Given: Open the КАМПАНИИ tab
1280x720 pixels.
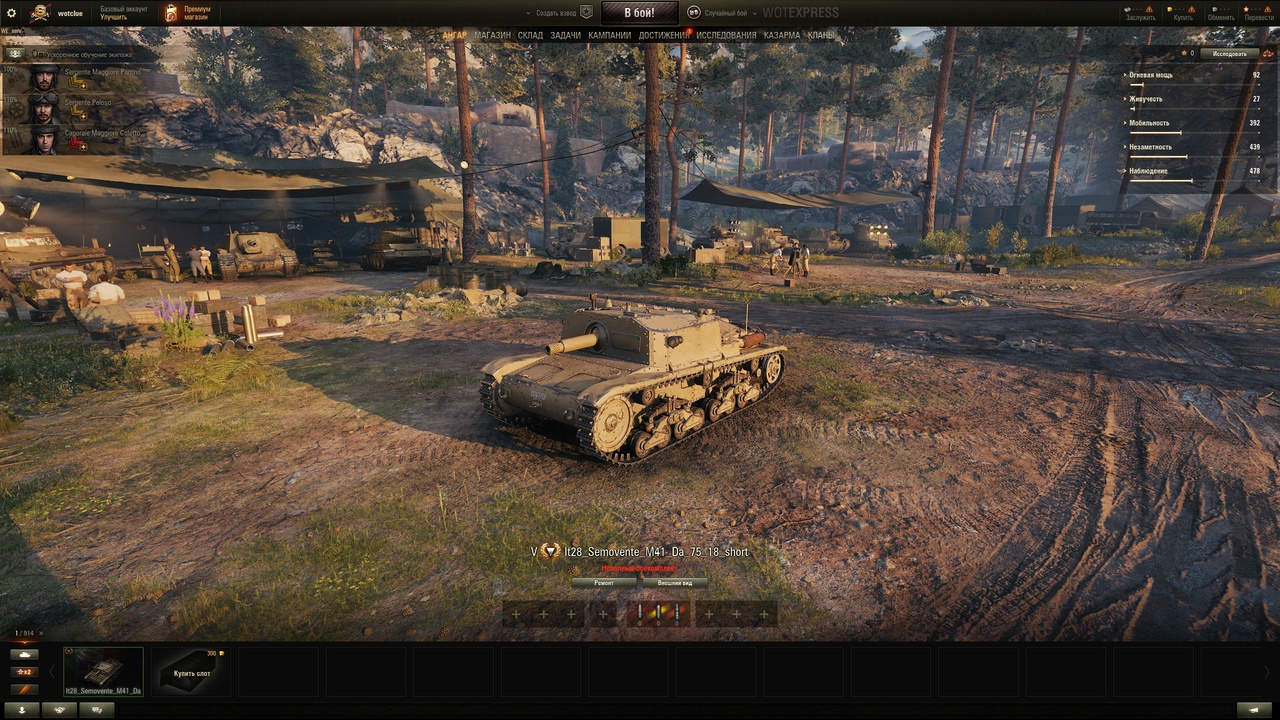Looking at the screenshot, I should (609, 36).
